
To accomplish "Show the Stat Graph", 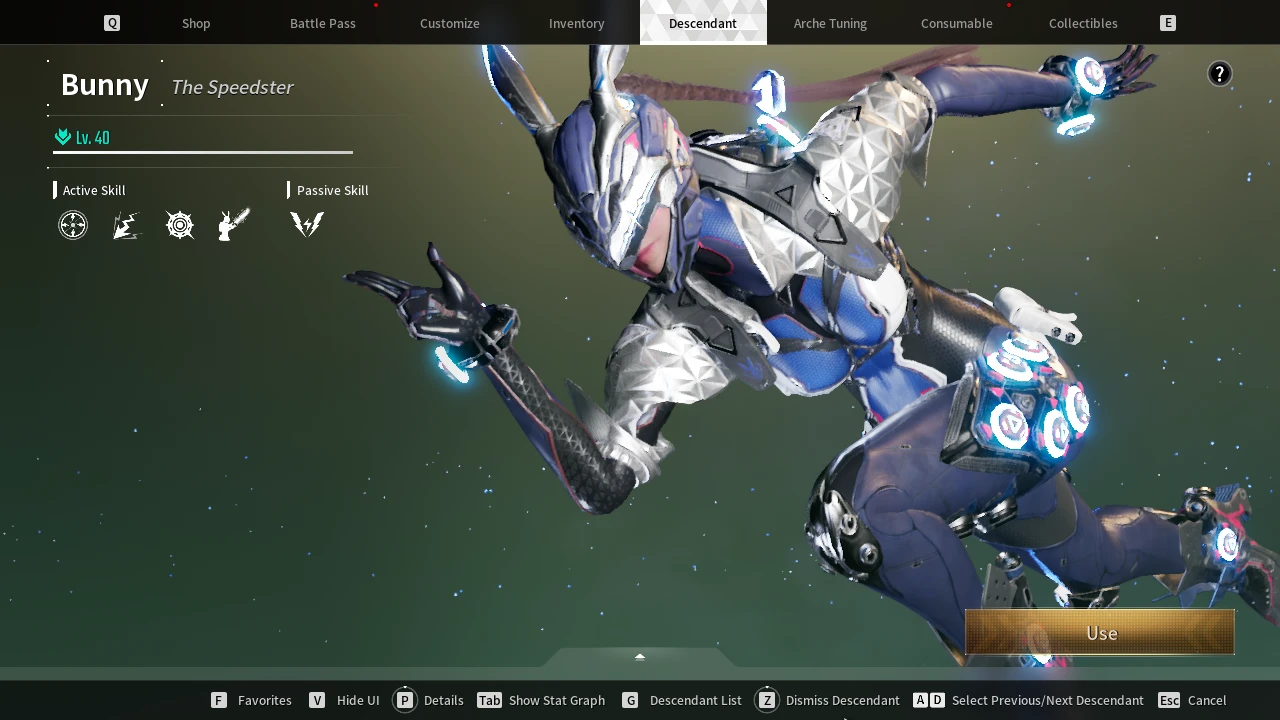I will [556, 700].
